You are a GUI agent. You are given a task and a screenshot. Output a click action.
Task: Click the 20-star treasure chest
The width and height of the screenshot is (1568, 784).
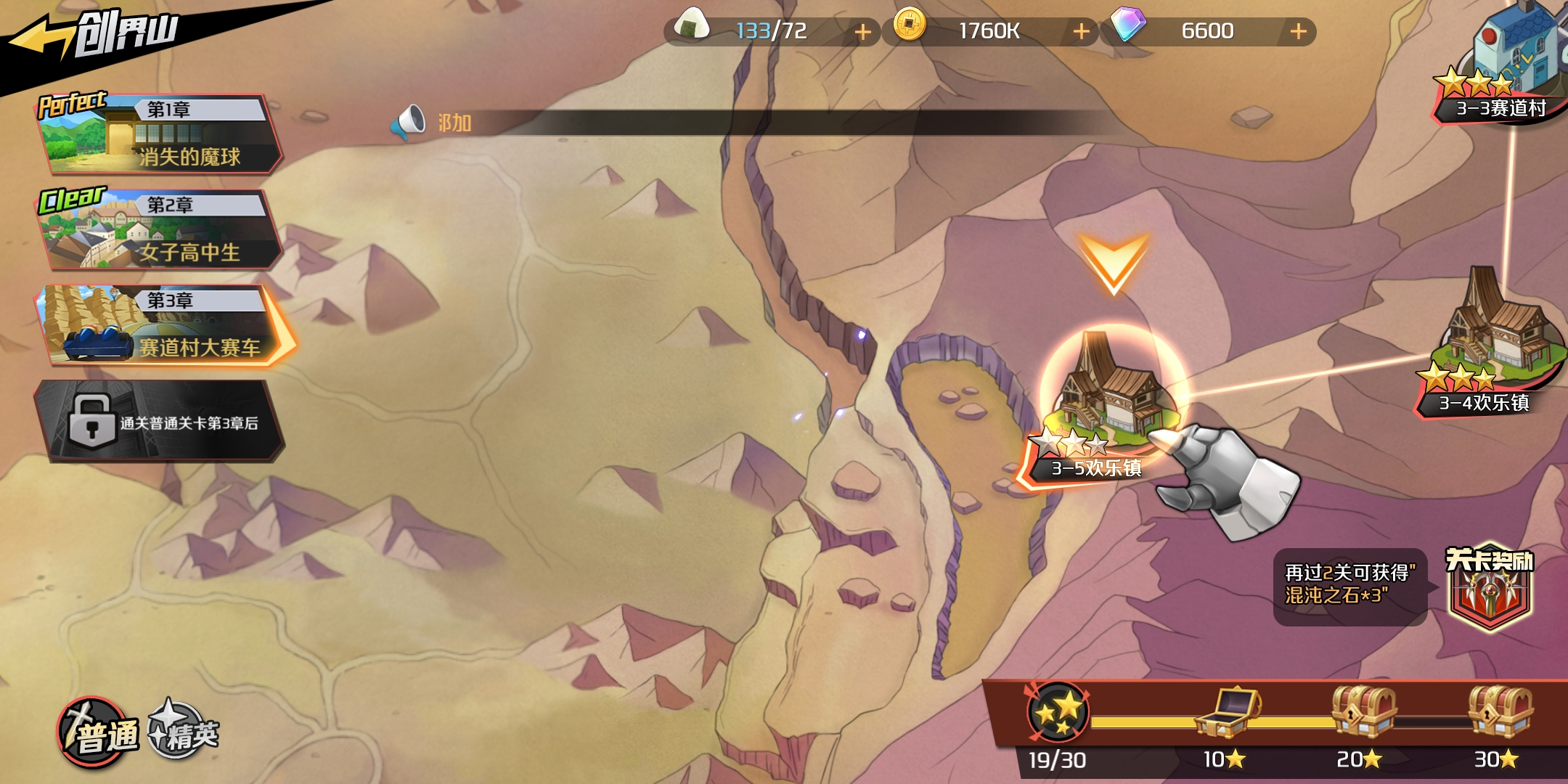point(1362,711)
